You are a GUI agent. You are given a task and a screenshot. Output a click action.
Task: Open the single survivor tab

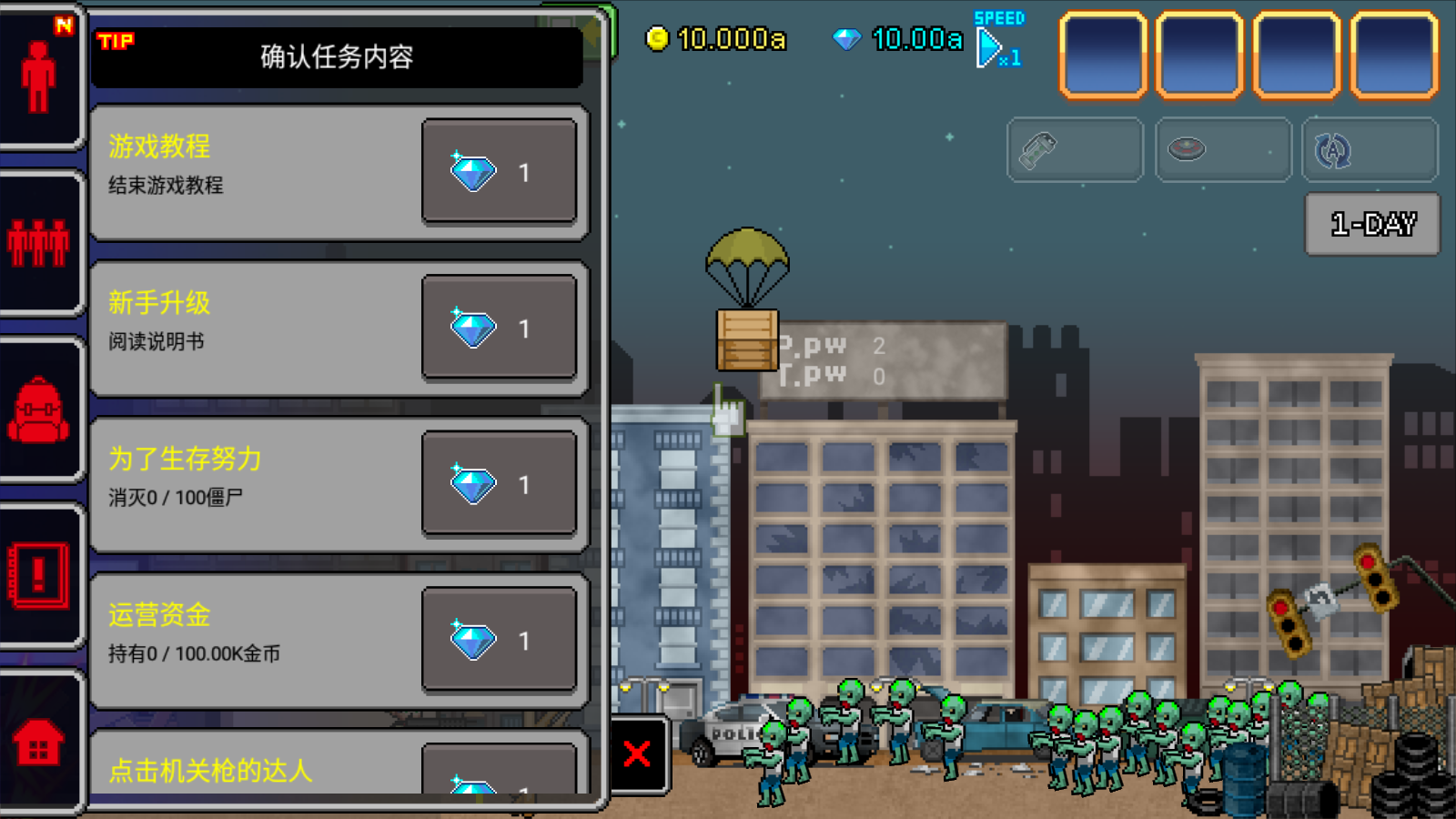(38, 77)
